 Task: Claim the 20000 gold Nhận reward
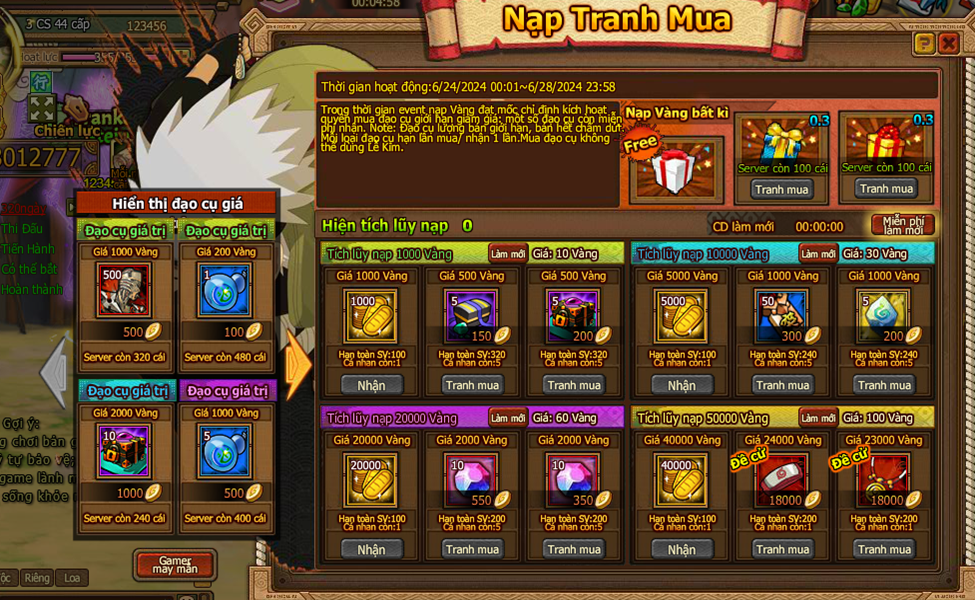[x=371, y=549]
